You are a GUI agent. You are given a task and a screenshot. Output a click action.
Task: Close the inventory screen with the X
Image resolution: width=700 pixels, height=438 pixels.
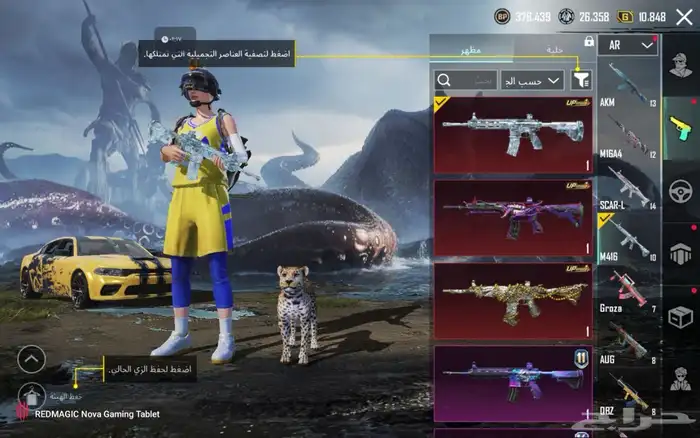click(x=684, y=17)
